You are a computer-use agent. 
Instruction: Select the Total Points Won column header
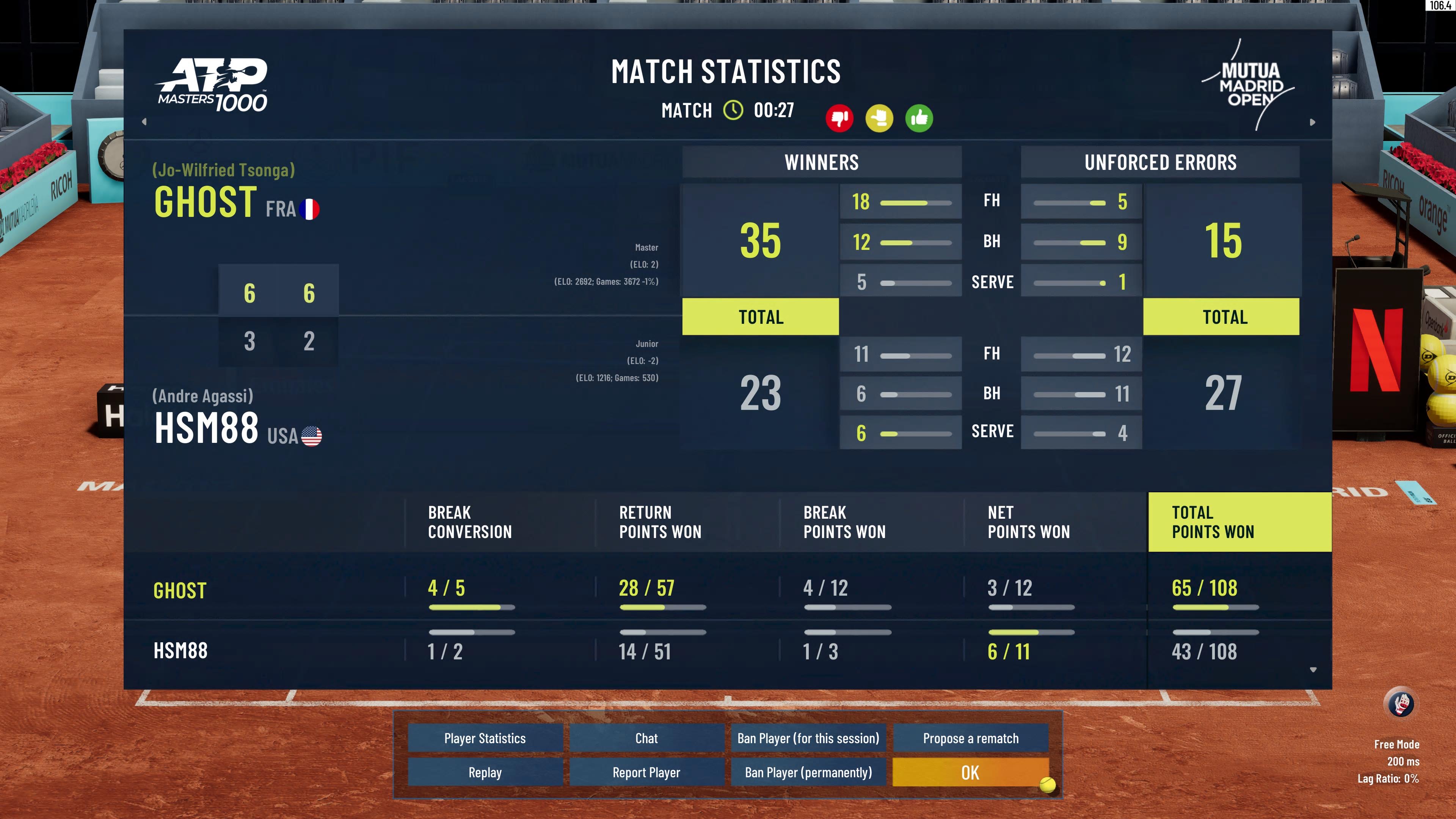[1239, 522]
